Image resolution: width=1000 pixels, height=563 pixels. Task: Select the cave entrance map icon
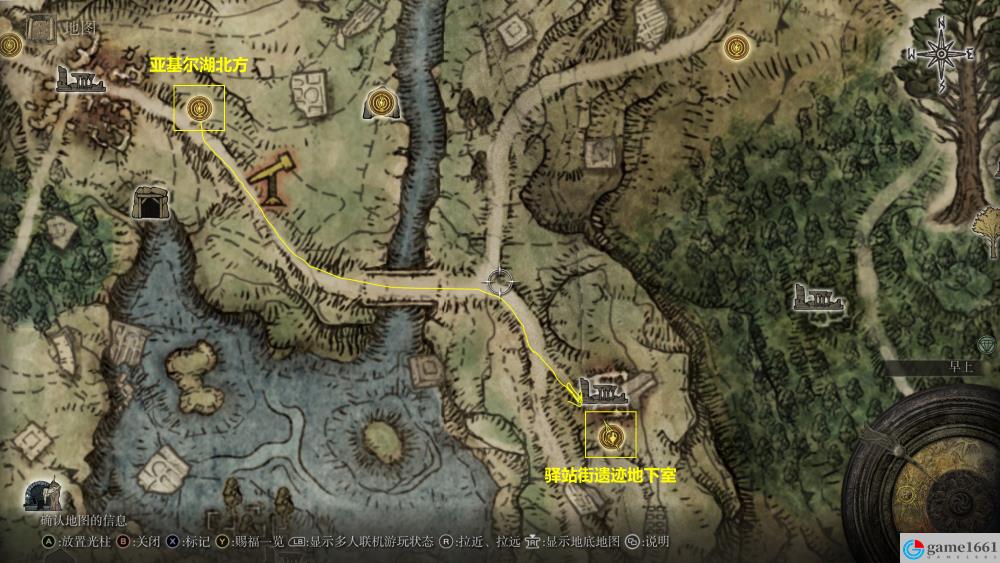coord(150,203)
